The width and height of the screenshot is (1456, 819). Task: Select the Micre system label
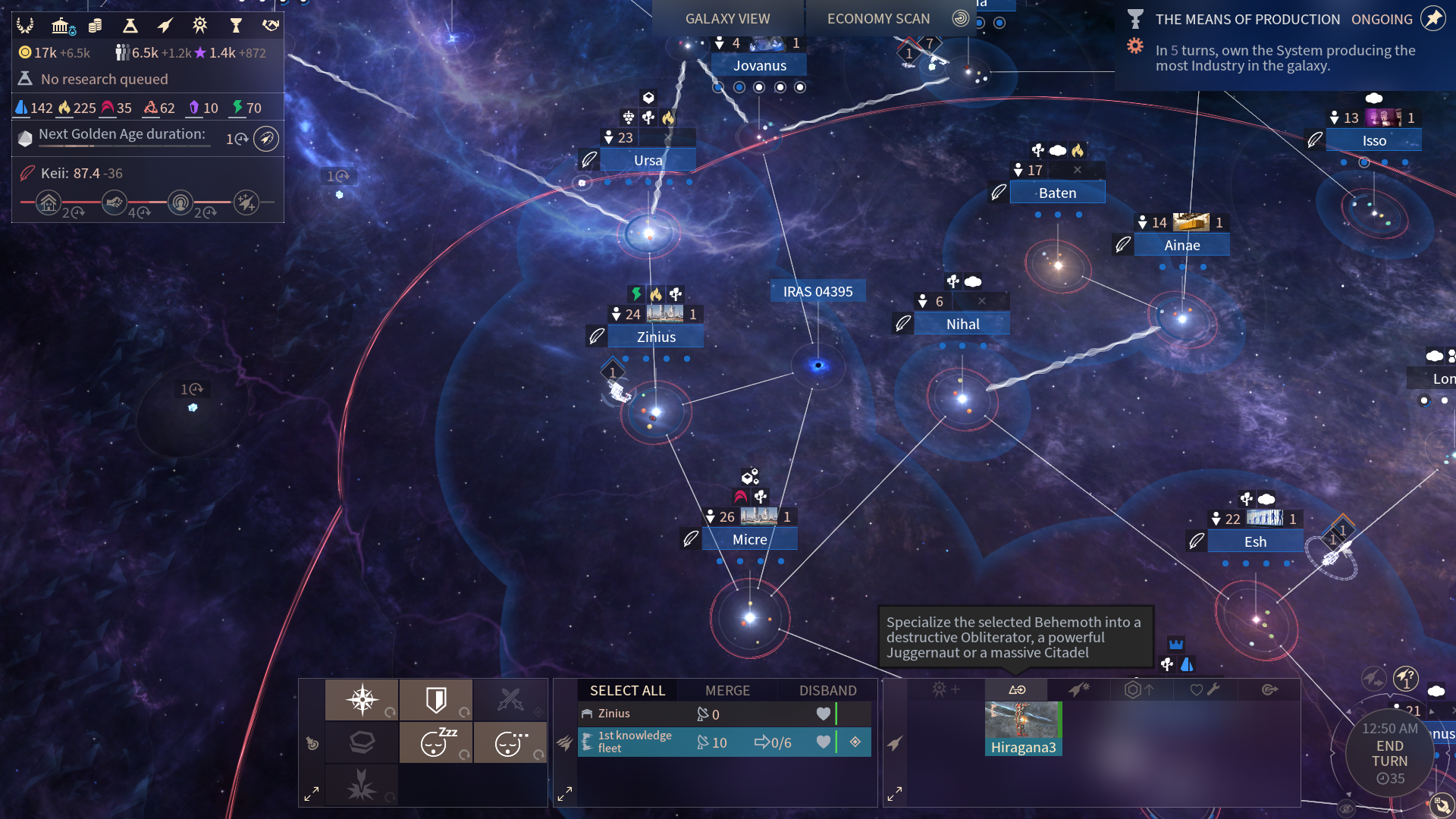coord(749,539)
